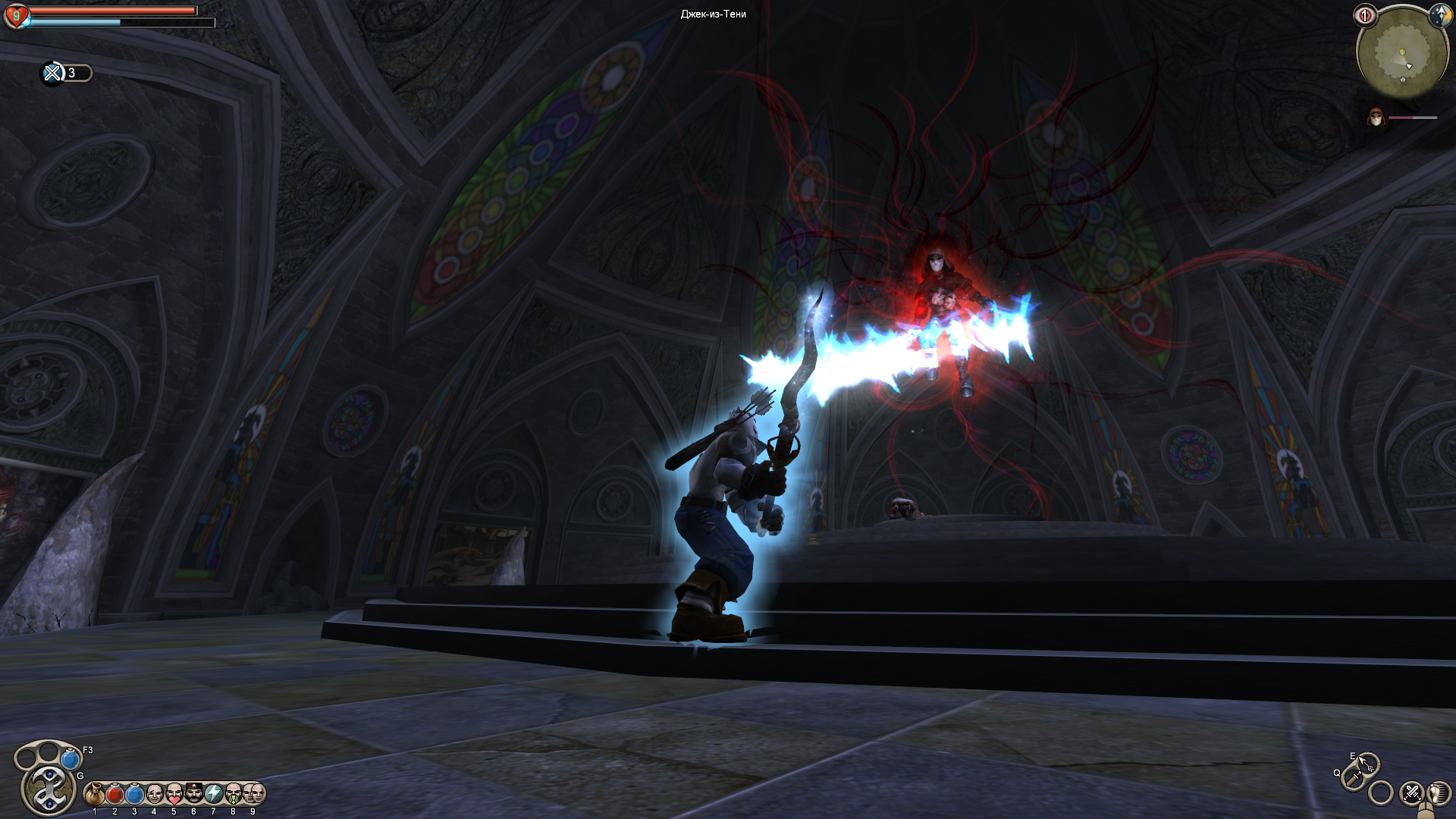This screenshot has height=819, width=1456.
Task: Toggle the footprint sneak icon
Action: 1438,794
